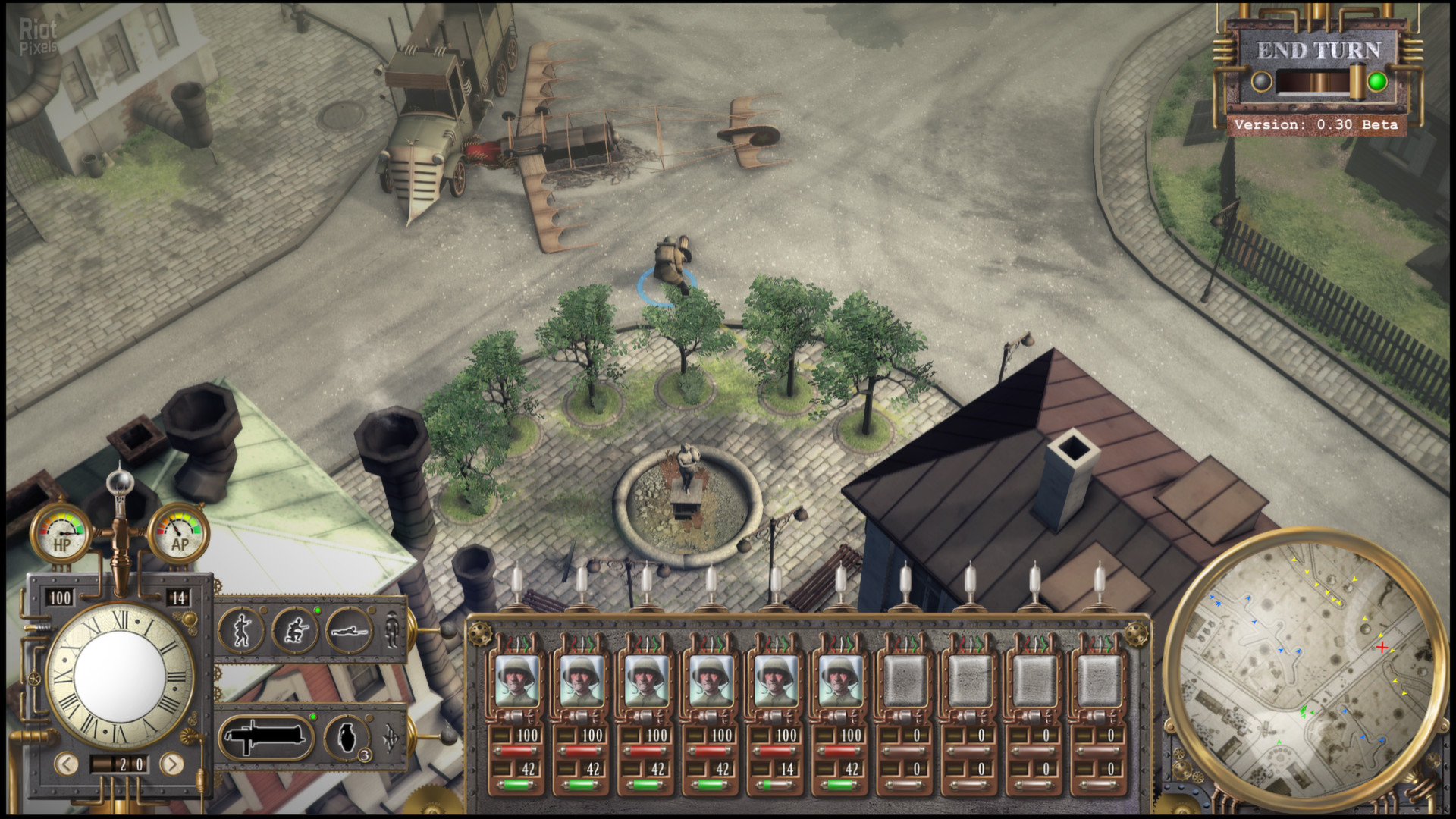Select the grenade slot
This screenshot has width=1456, height=819.
(347, 736)
